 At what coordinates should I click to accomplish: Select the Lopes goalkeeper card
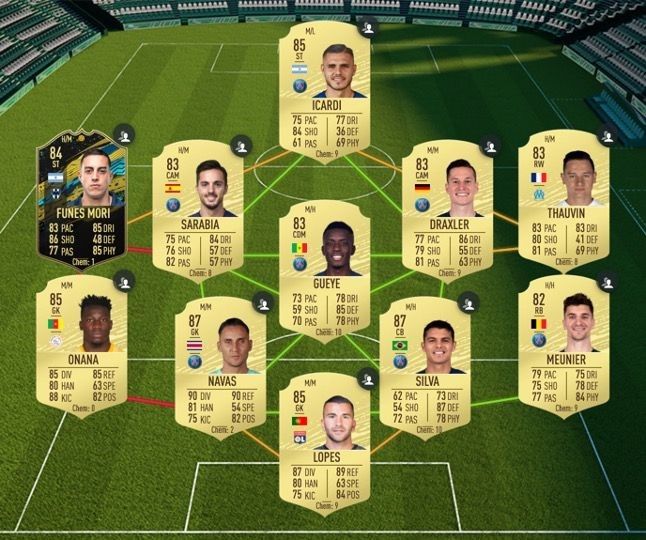pos(324,442)
